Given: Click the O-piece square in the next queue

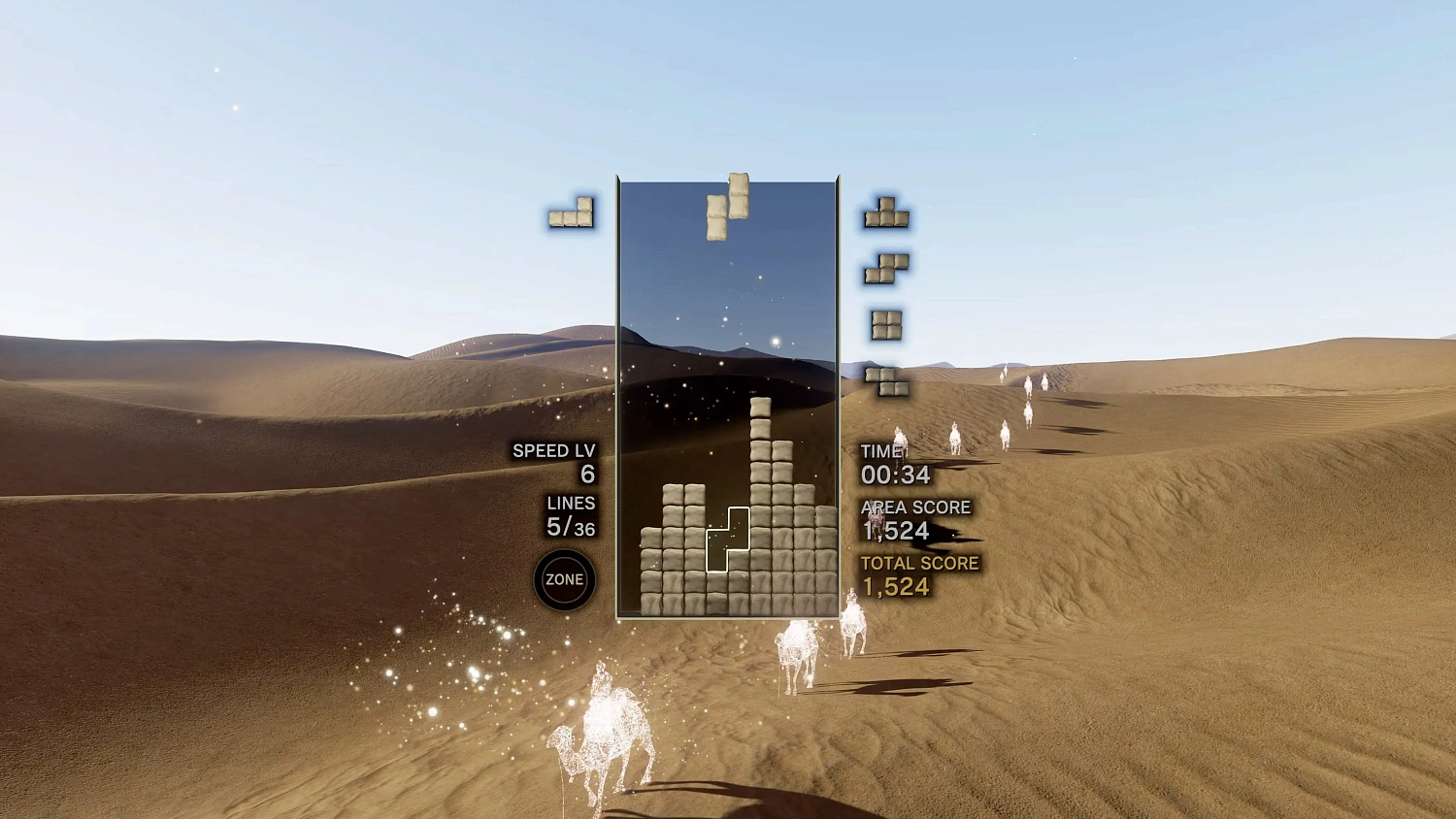Looking at the screenshot, I should pos(886,324).
